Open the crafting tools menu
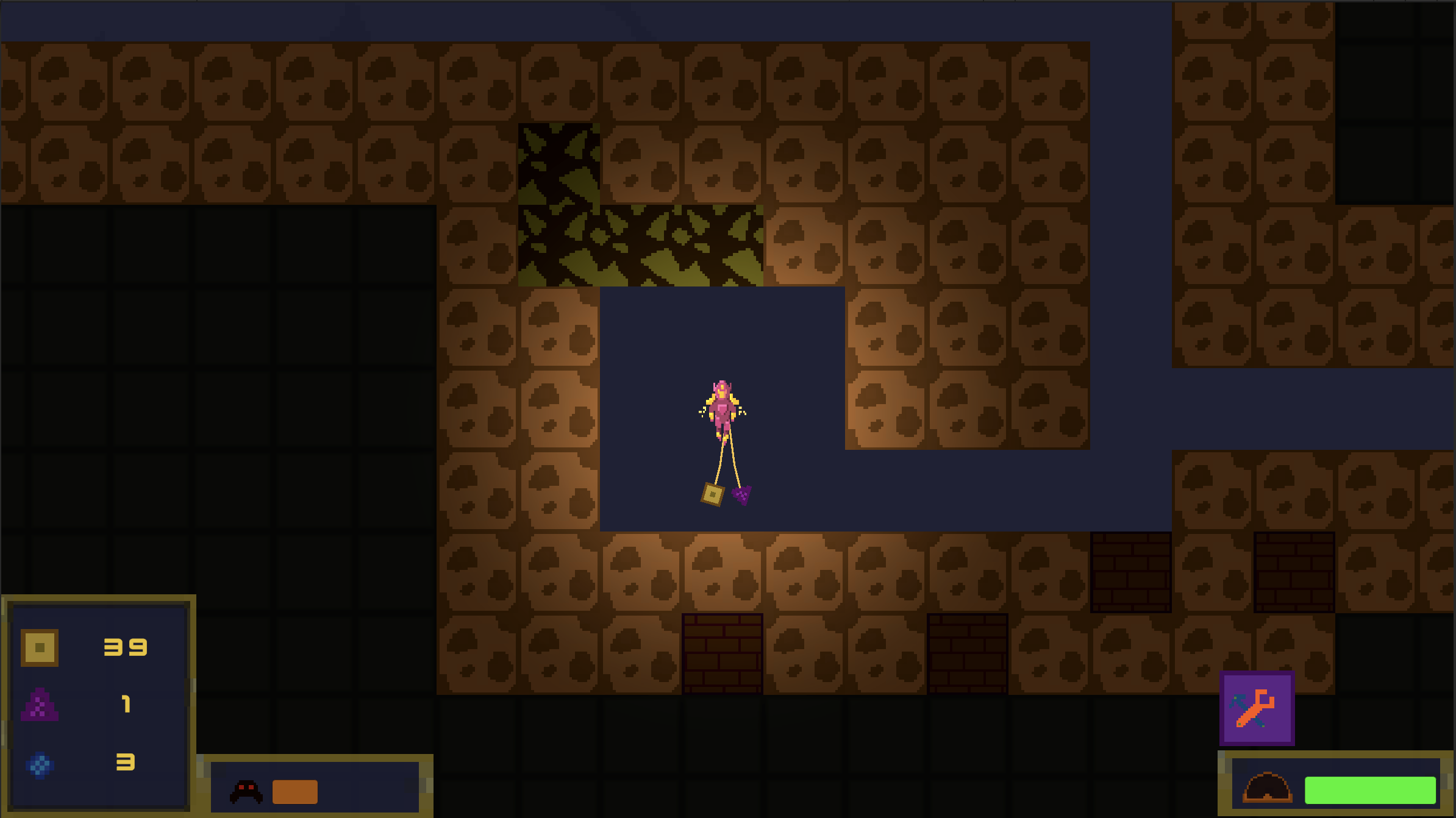This screenshot has height=818, width=1456. tap(1257, 709)
